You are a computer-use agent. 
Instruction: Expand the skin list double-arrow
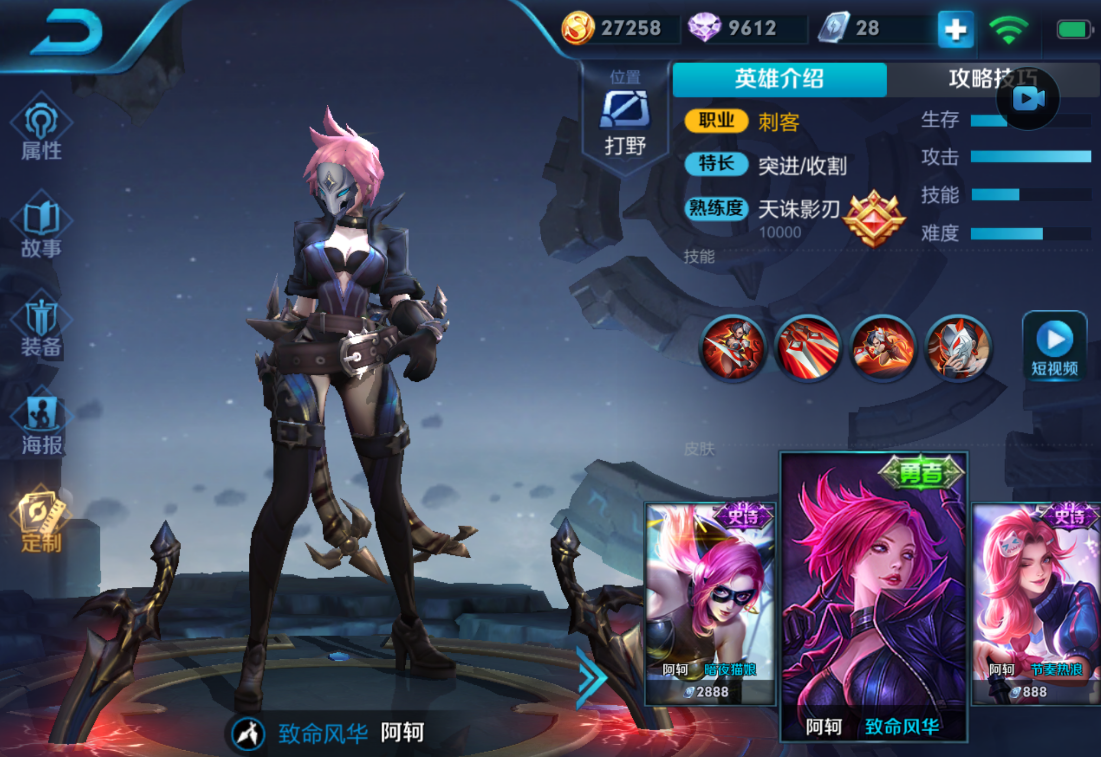point(591,676)
